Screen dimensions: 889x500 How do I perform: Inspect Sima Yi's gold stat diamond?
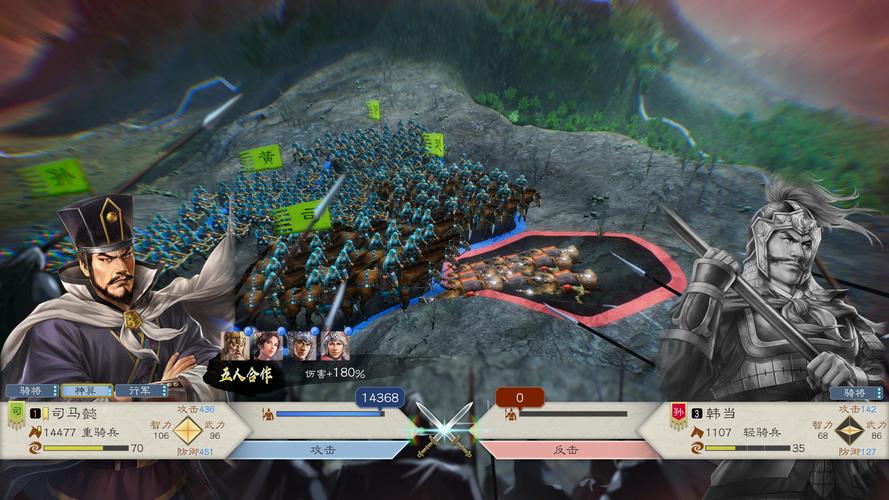[188, 431]
